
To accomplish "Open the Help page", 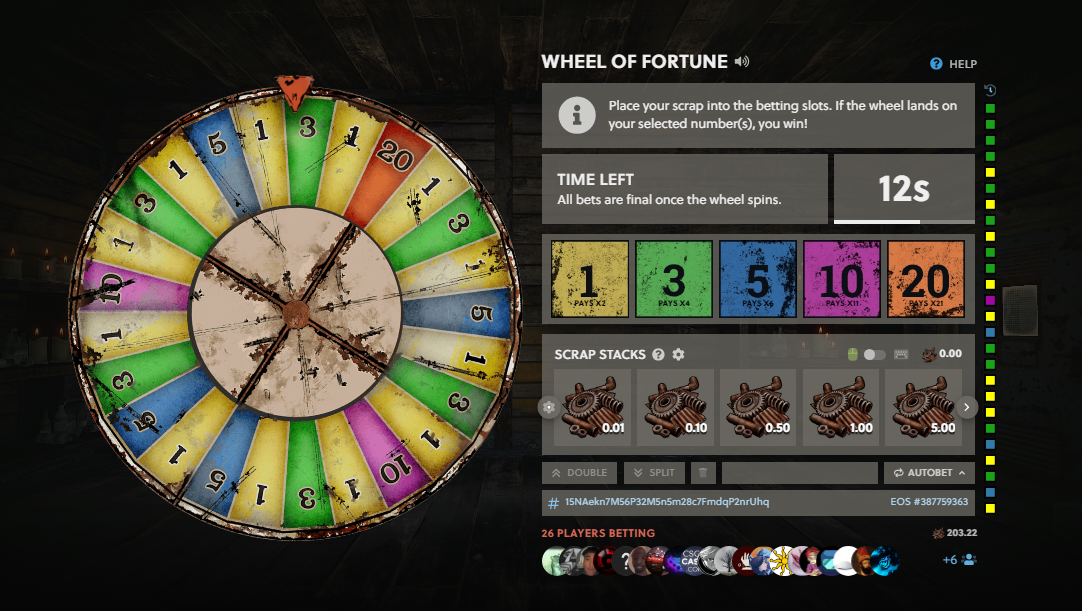I will point(953,64).
